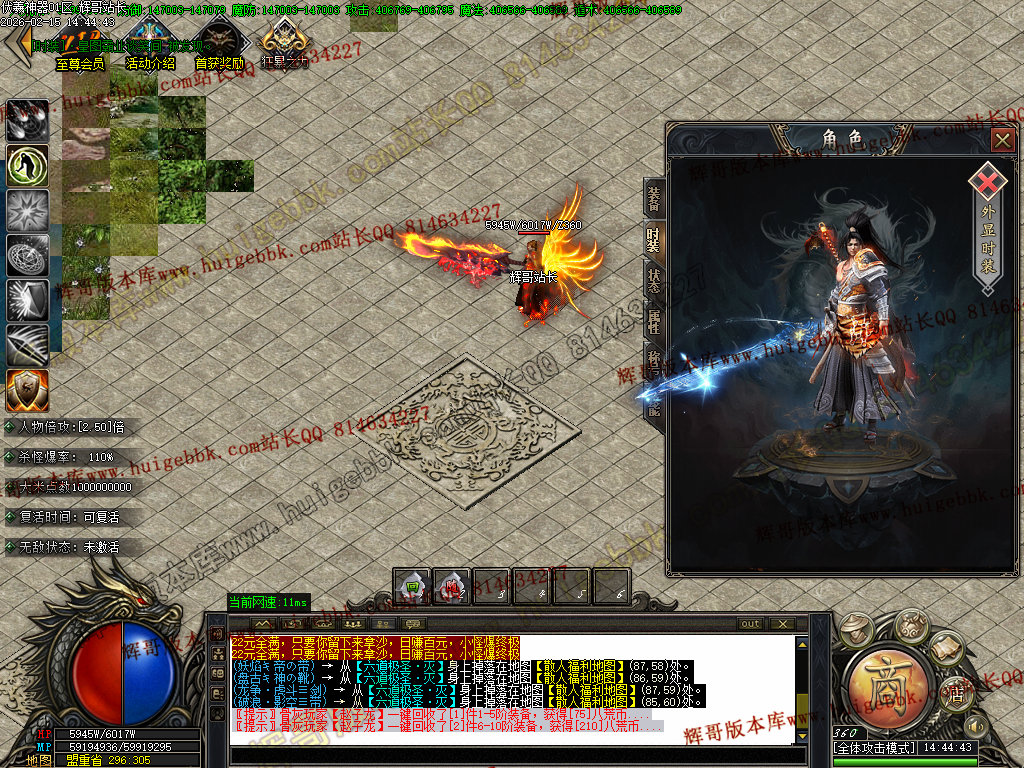Toggle the 外显时装 outfit display
This screenshot has height=768, width=1024.
[987, 226]
